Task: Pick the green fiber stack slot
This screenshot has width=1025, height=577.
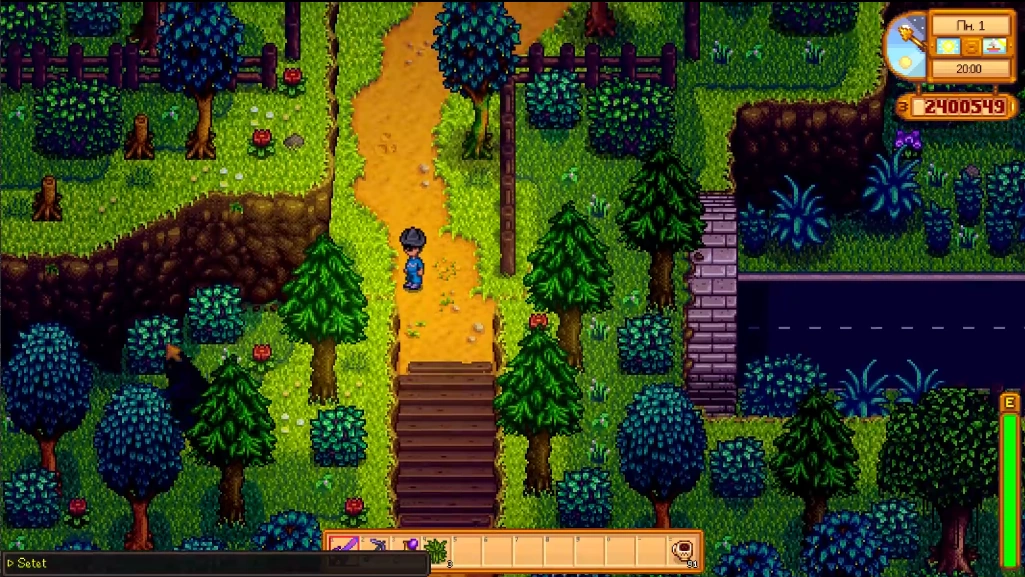Action: point(437,549)
